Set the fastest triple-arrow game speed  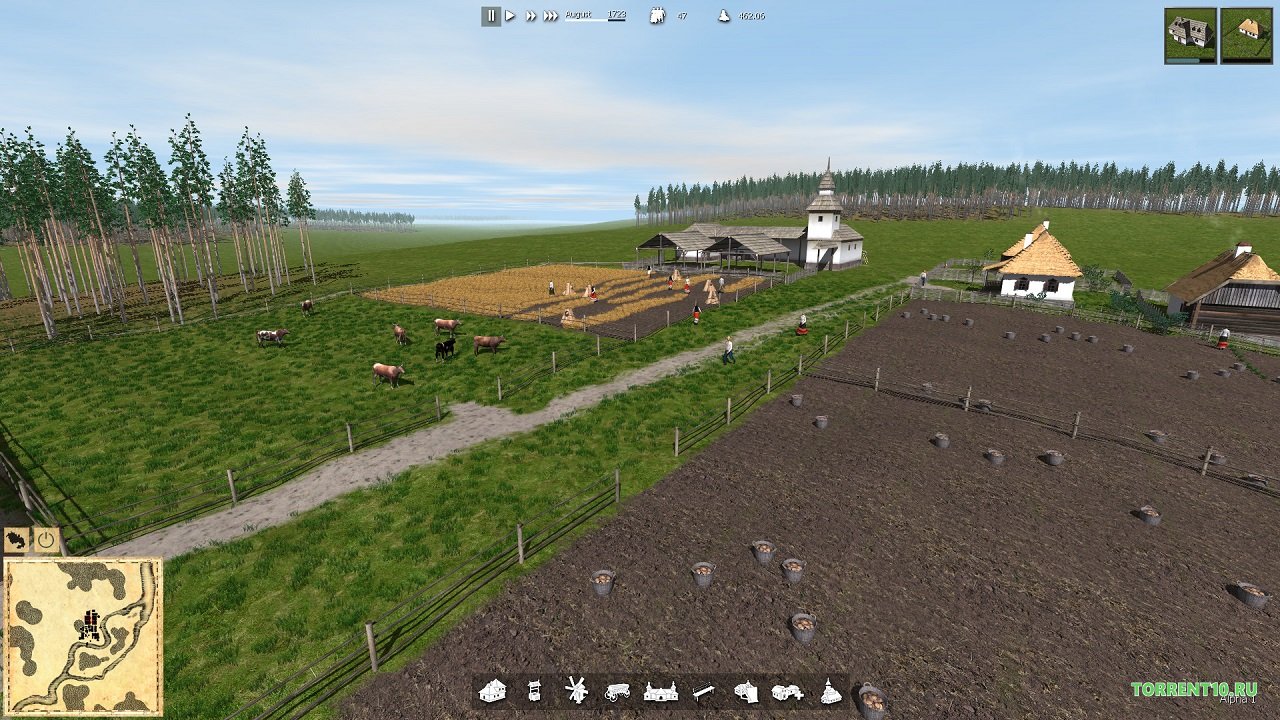pos(551,16)
